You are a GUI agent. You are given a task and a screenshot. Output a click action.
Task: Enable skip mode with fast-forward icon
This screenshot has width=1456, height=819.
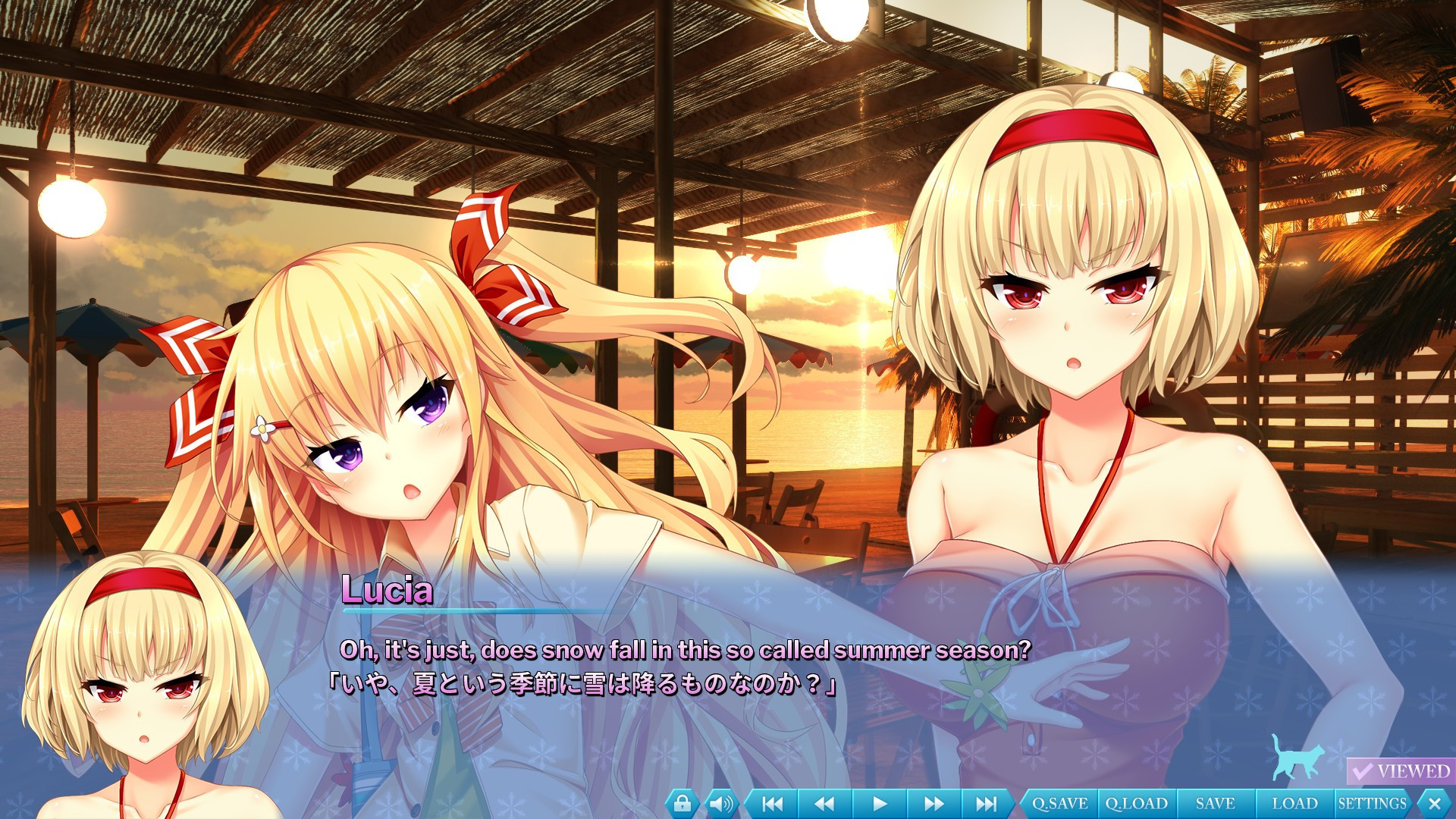(x=934, y=802)
